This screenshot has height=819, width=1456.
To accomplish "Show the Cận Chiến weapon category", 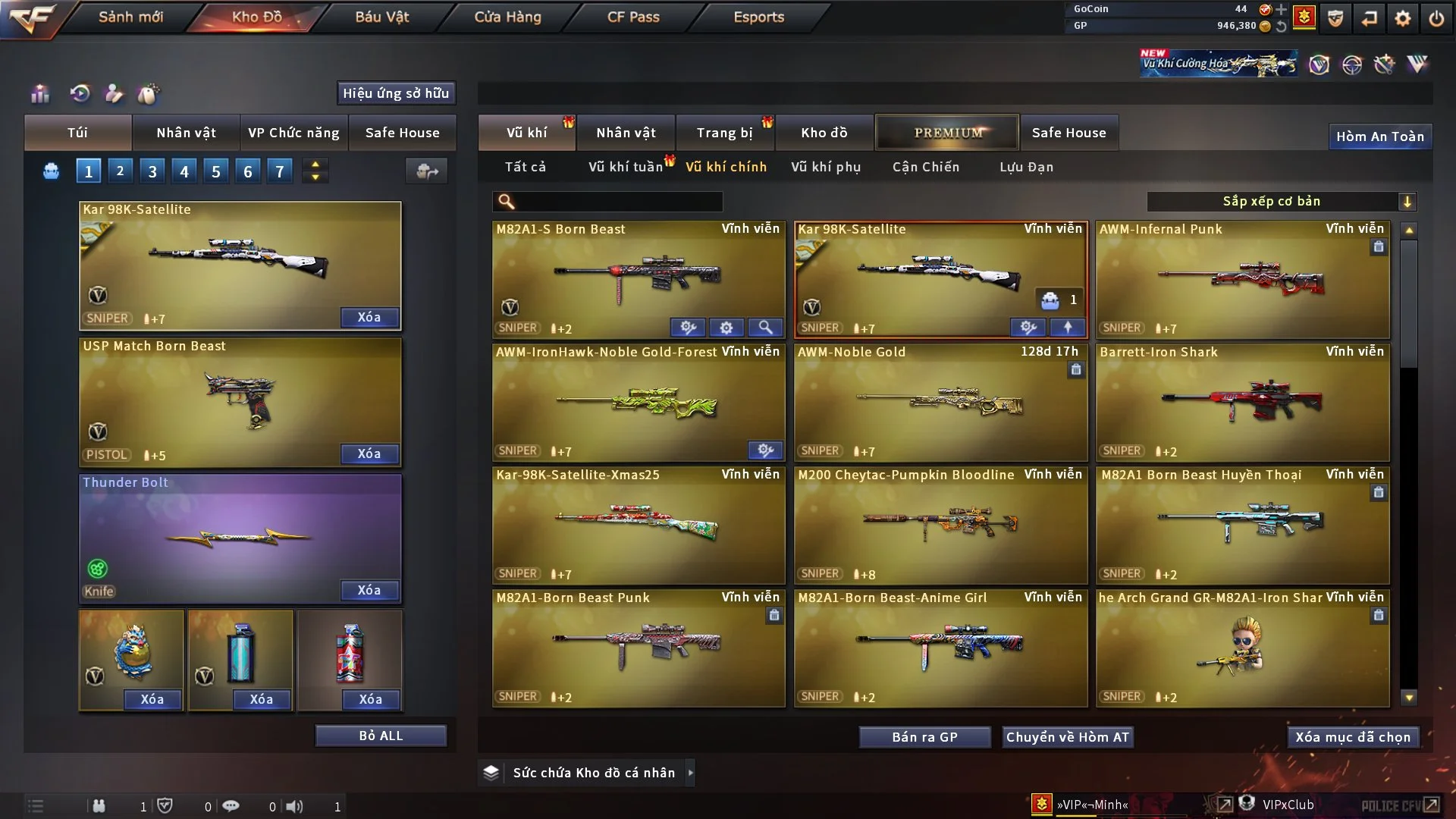I will [926, 167].
